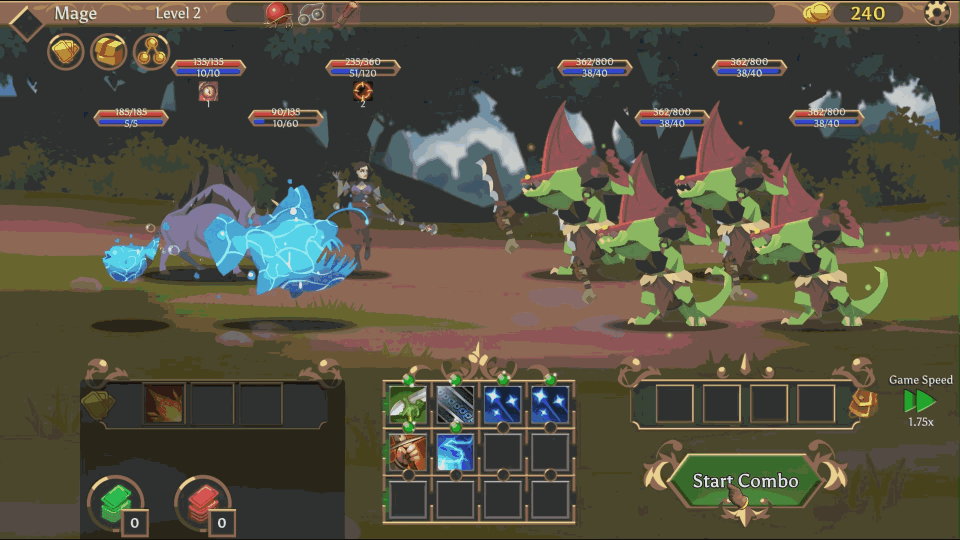Open the treasure chest button
The width and height of the screenshot is (960, 540).
point(109,51)
